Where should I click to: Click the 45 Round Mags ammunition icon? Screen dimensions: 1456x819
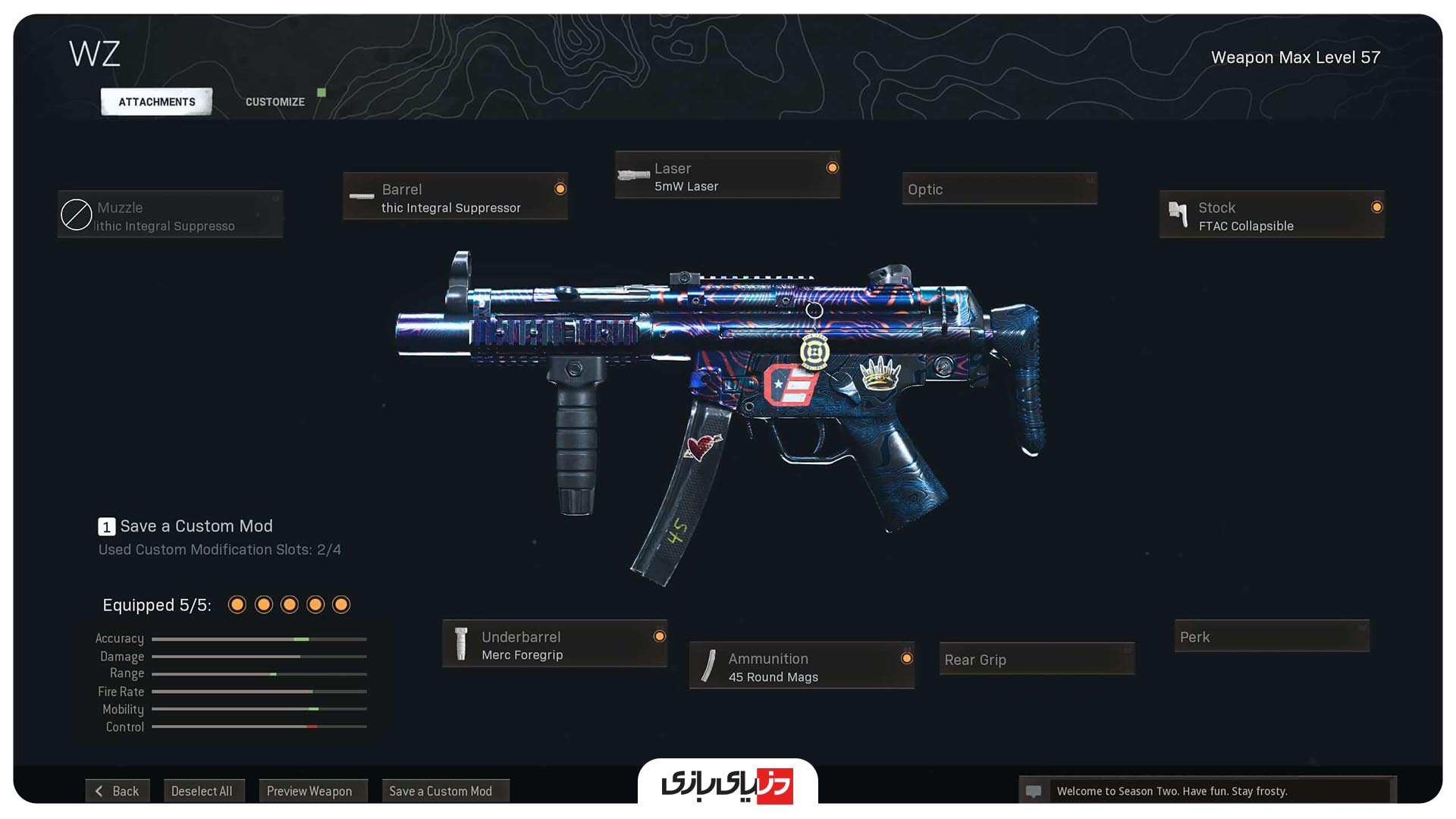click(710, 666)
